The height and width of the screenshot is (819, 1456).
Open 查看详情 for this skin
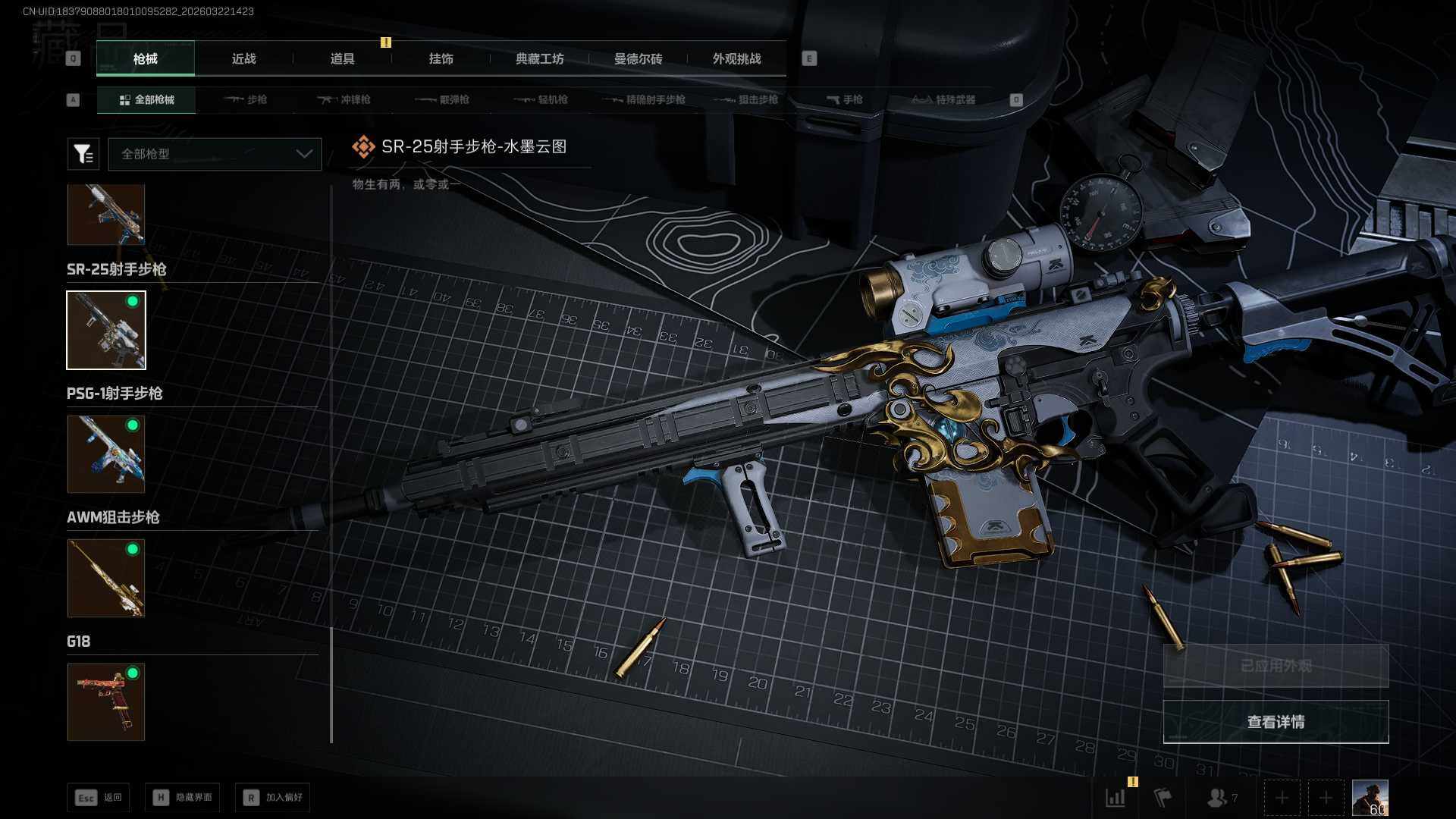(x=1276, y=722)
